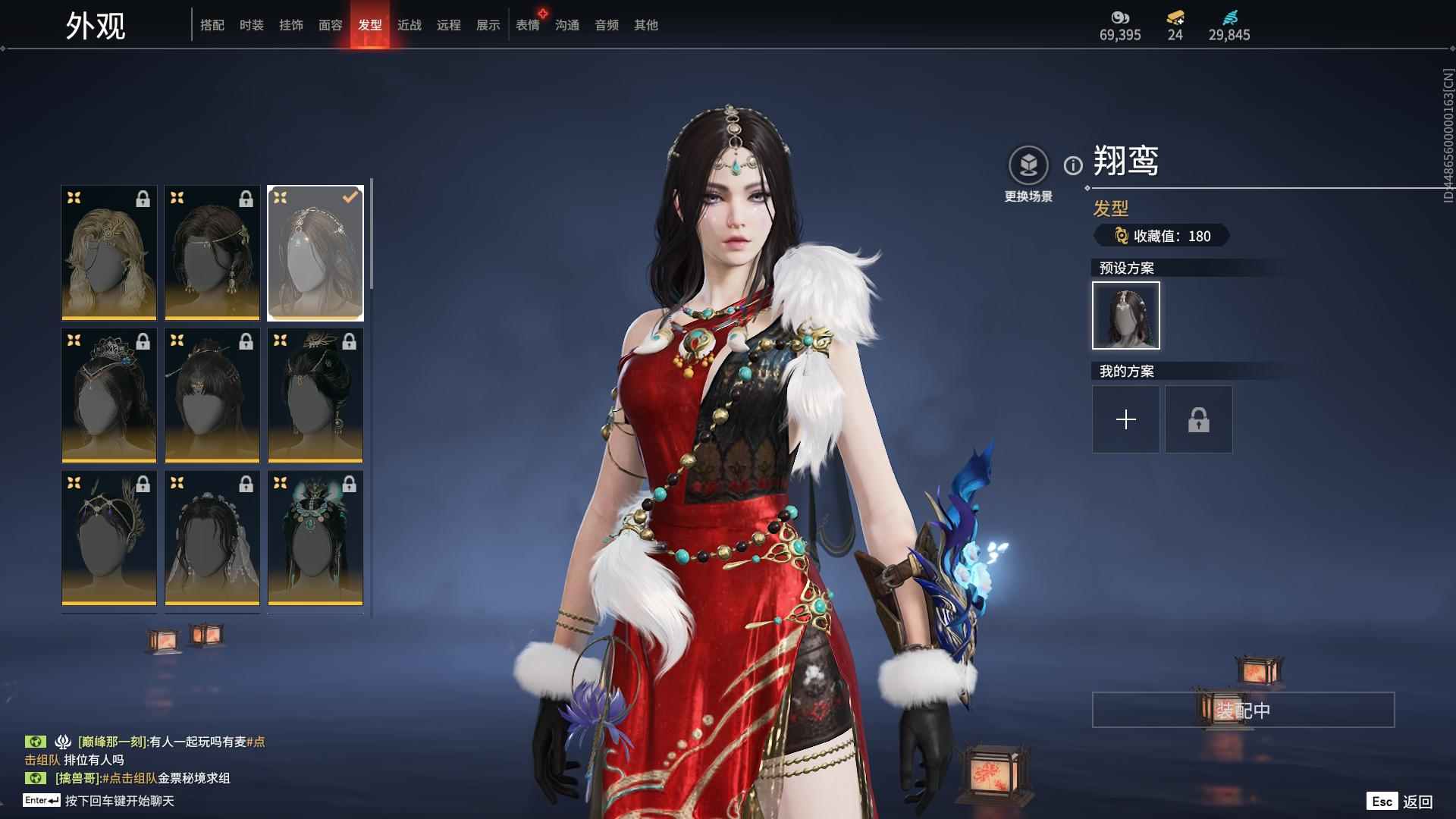This screenshot has height=819, width=1456.
Task: Open the 表情 tab with red notification badge
Action: (x=526, y=24)
